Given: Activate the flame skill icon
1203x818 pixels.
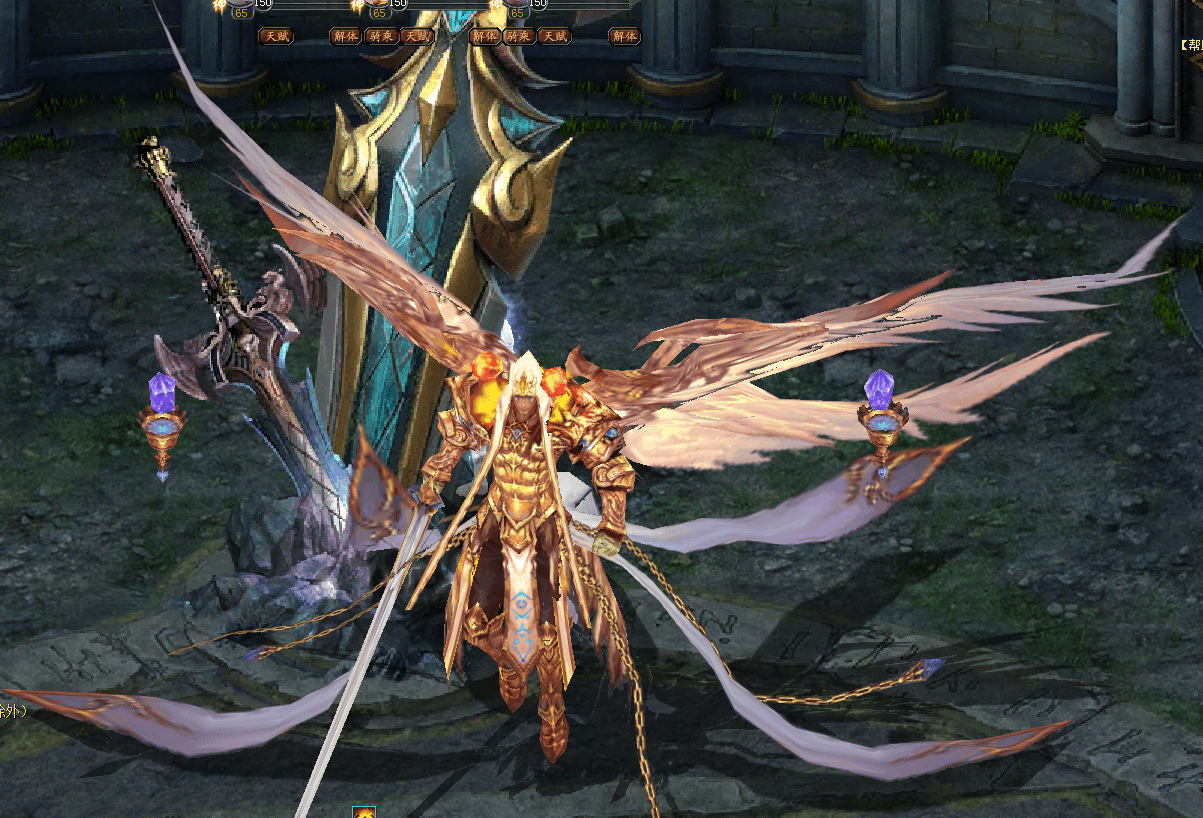Looking at the screenshot, I should [x=364, y=812].
